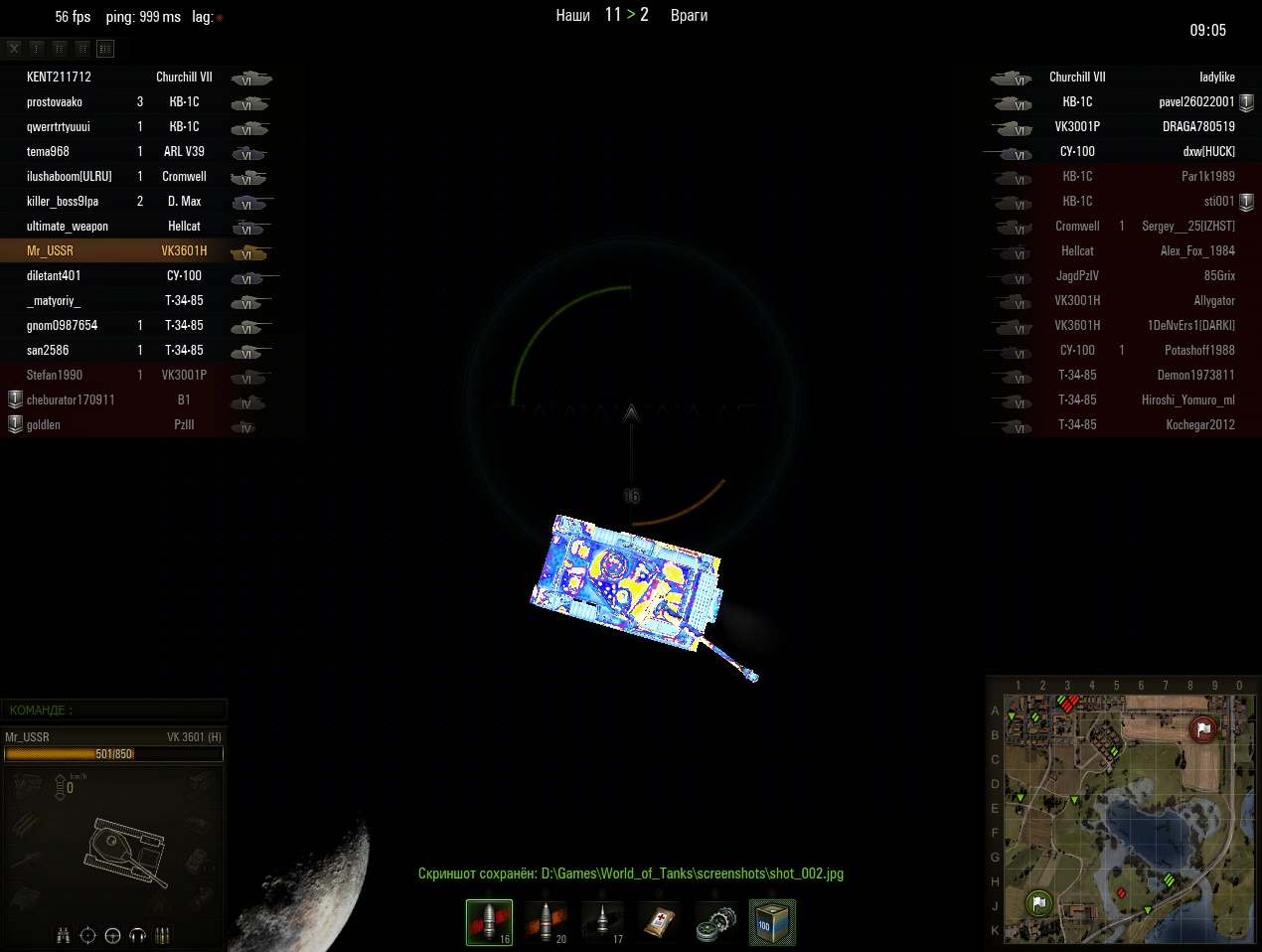Screen dimensions: 1262x952
Task: Select the shell slot holding 16 rounds
Action: (489, 922)
